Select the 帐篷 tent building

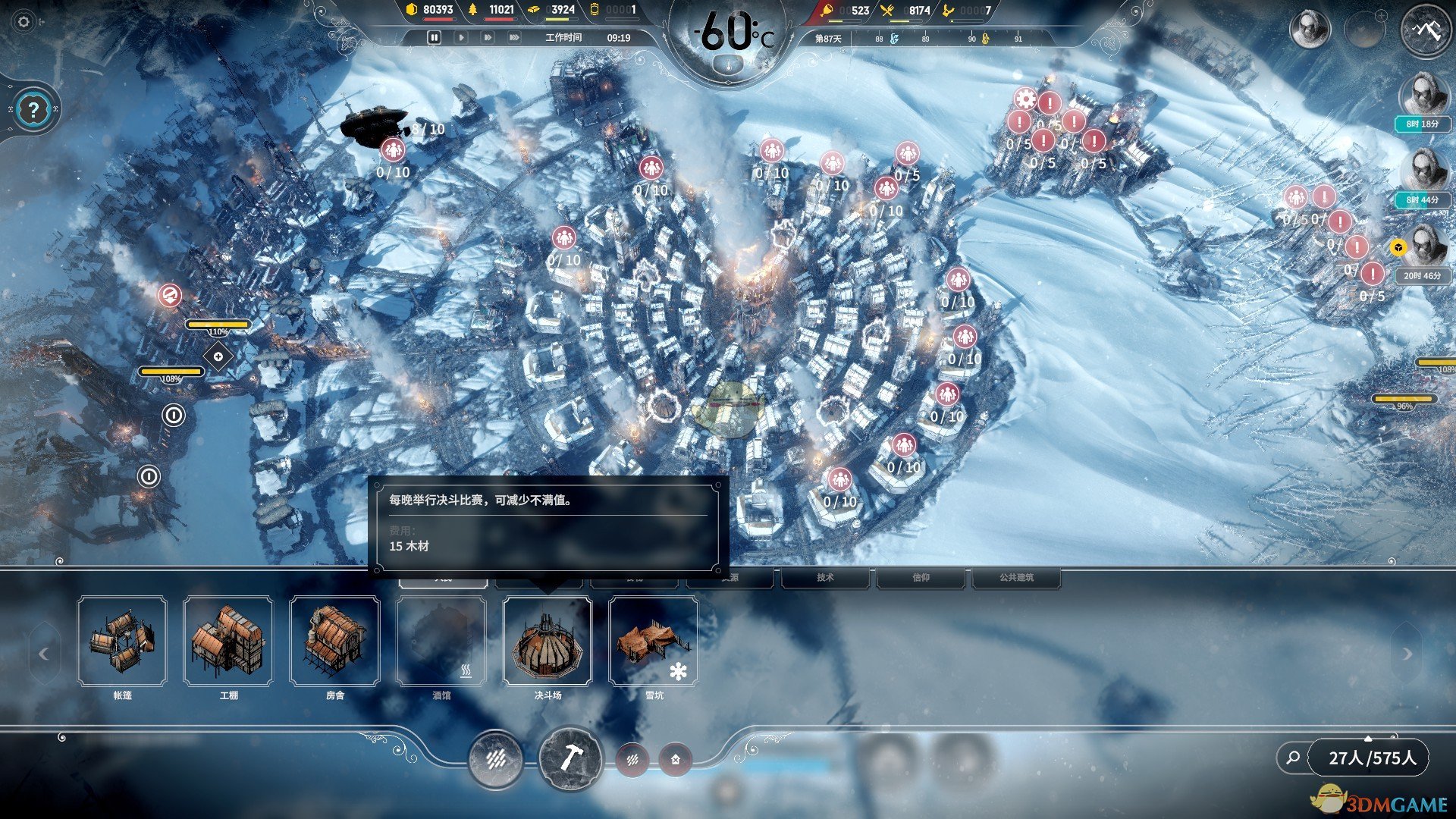[122, 642]
